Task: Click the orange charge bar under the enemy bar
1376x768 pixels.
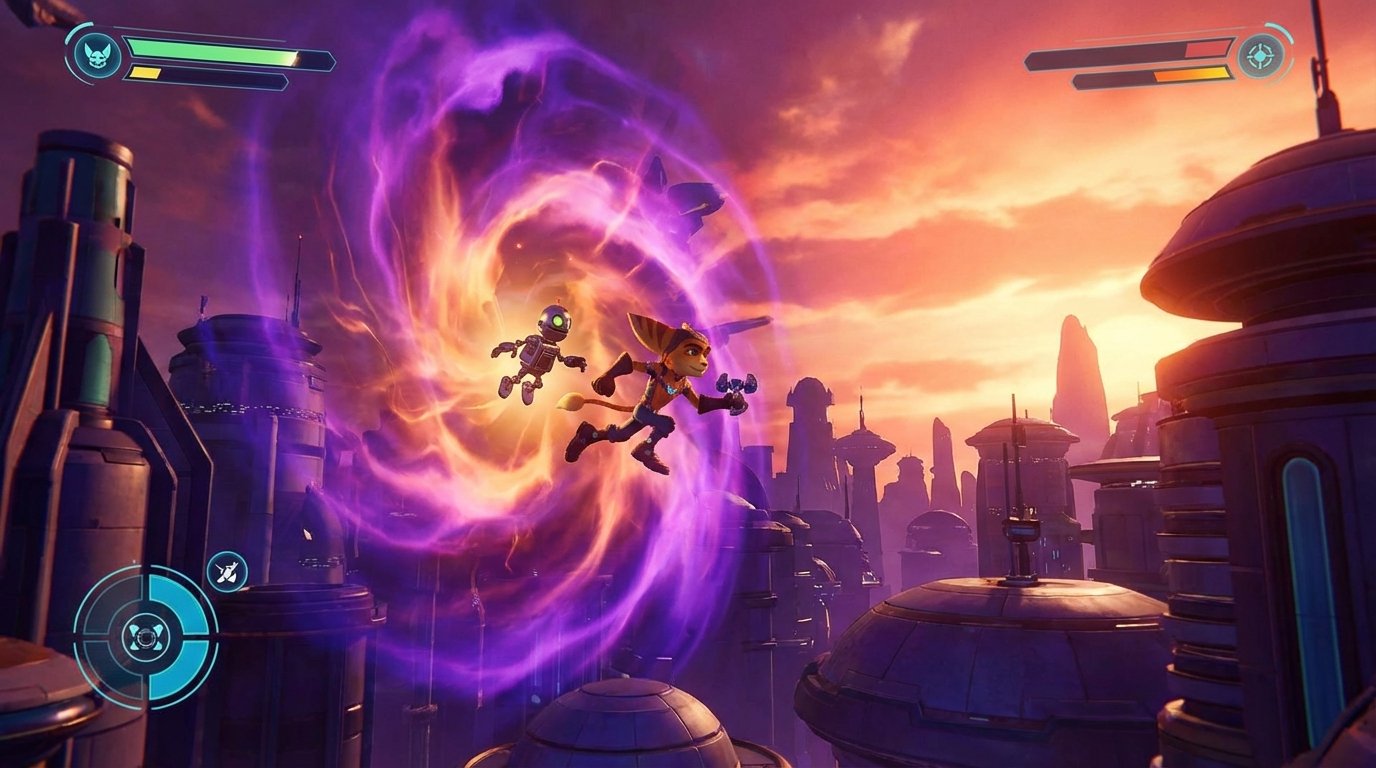Action: (1192, 74)
